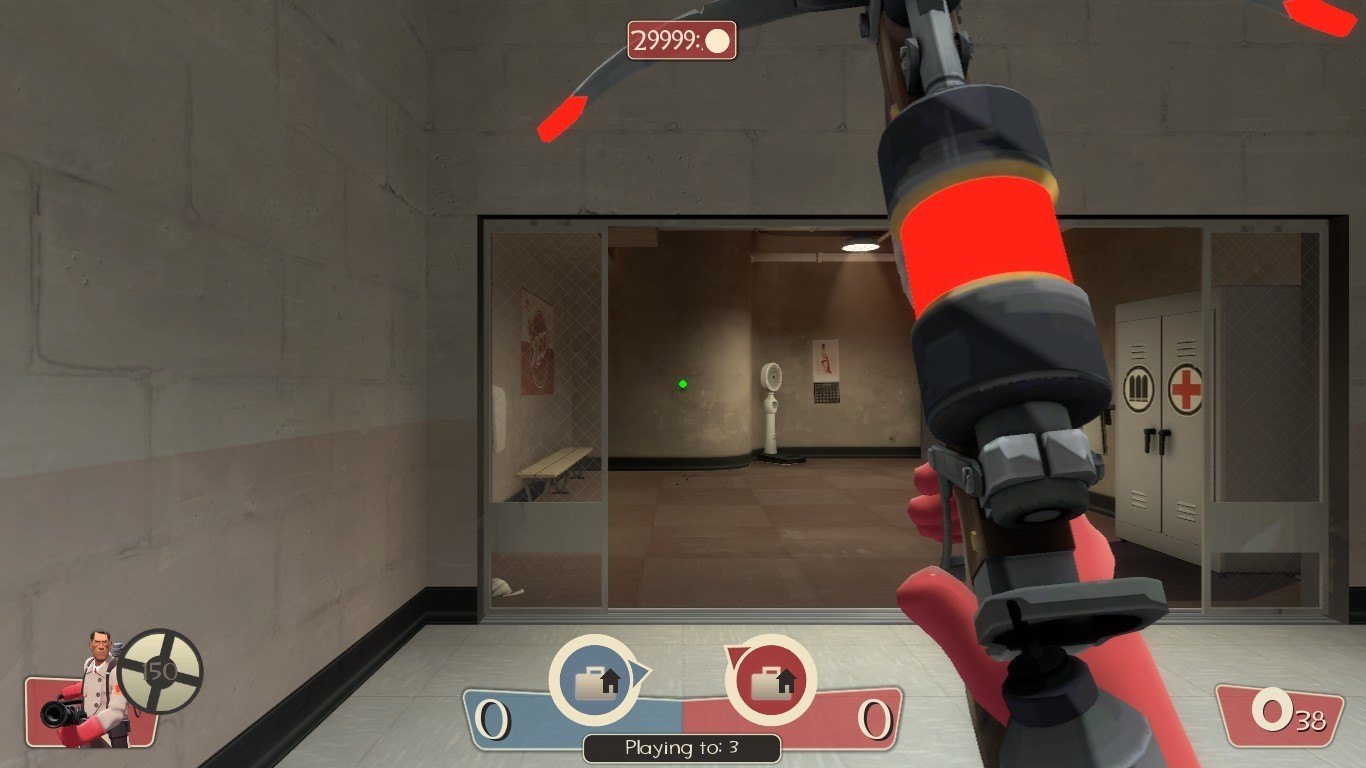Select the blue team intelligence briefcase icon
This screenshot has width=1366, height=768.
(596, 681)
